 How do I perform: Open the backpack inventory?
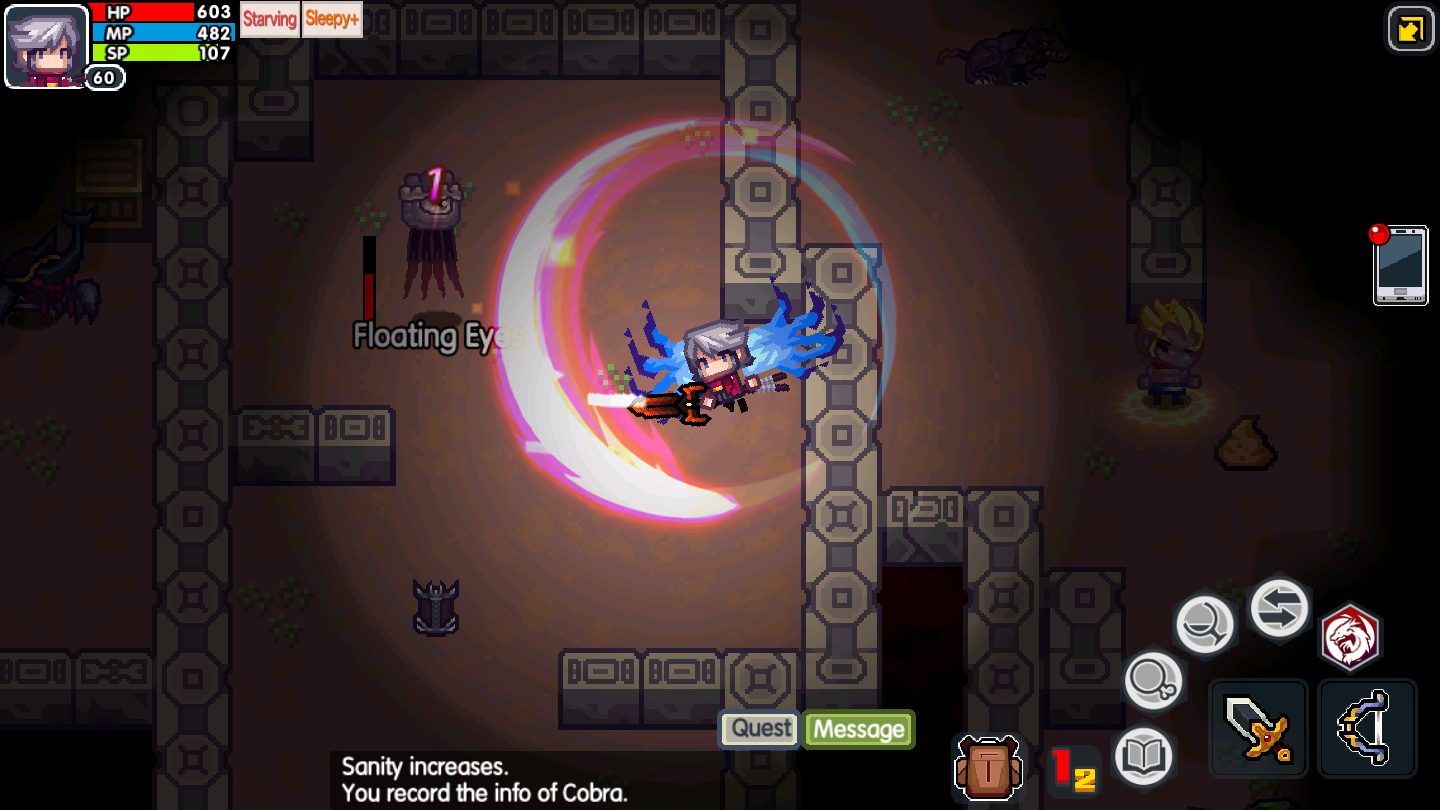click(x=990, y=765)
